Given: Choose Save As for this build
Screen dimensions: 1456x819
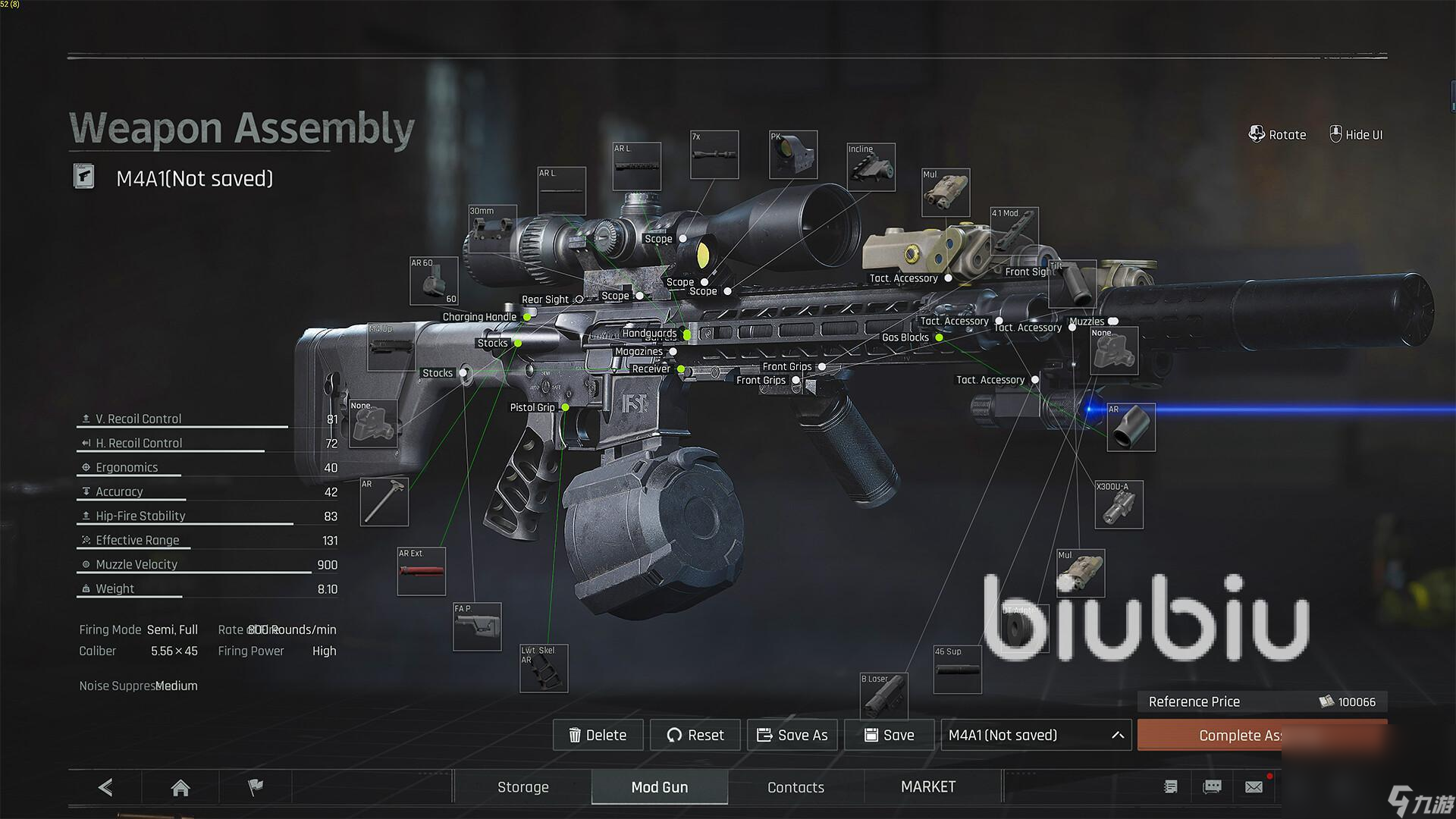Looking at the screenshot, I should [792, 735].
